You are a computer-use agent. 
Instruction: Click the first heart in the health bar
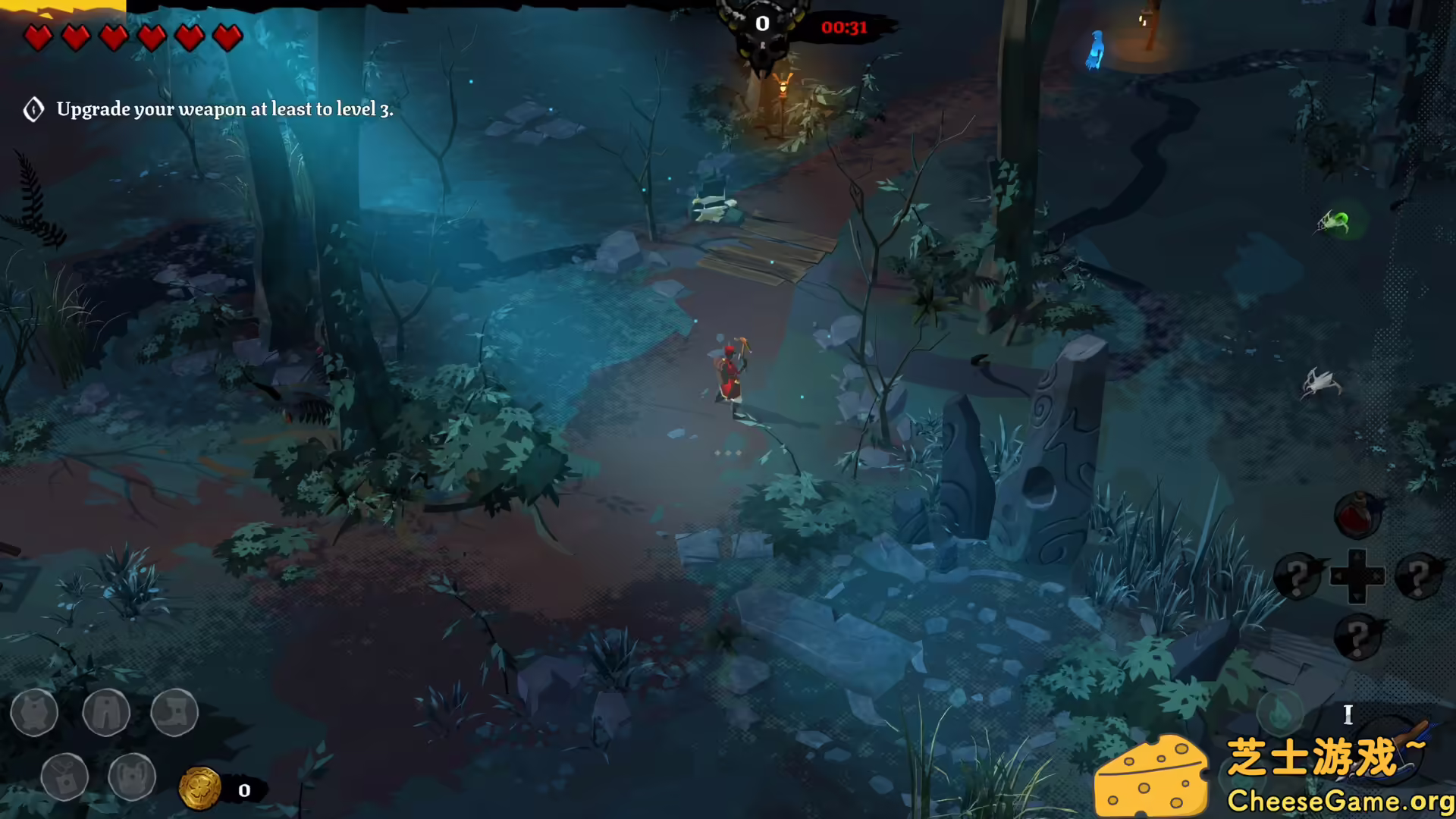pyautogui.click(x=39, y=37)
